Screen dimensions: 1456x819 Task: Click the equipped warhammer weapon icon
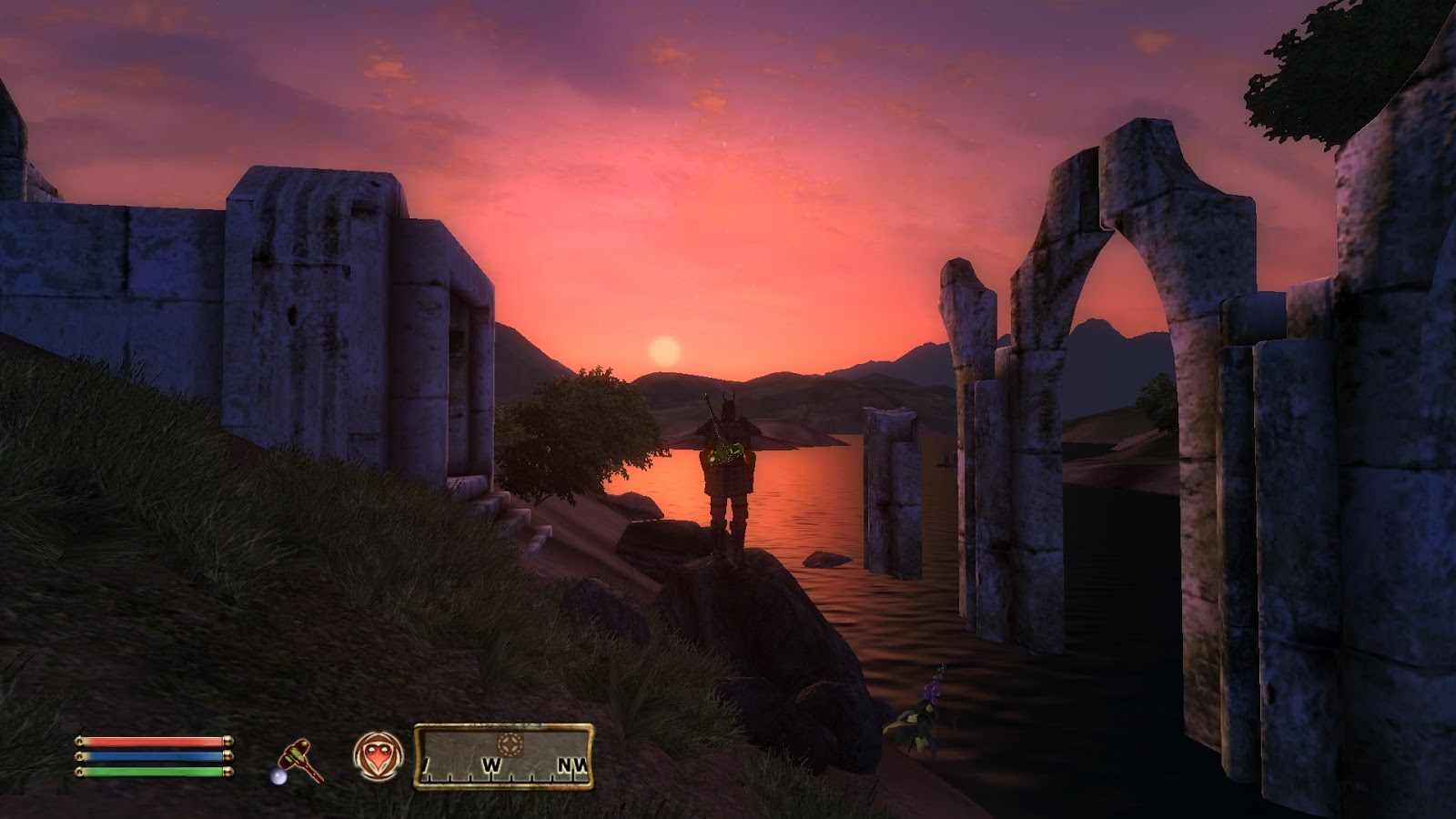pyautogui.click(x=302, y=758)
